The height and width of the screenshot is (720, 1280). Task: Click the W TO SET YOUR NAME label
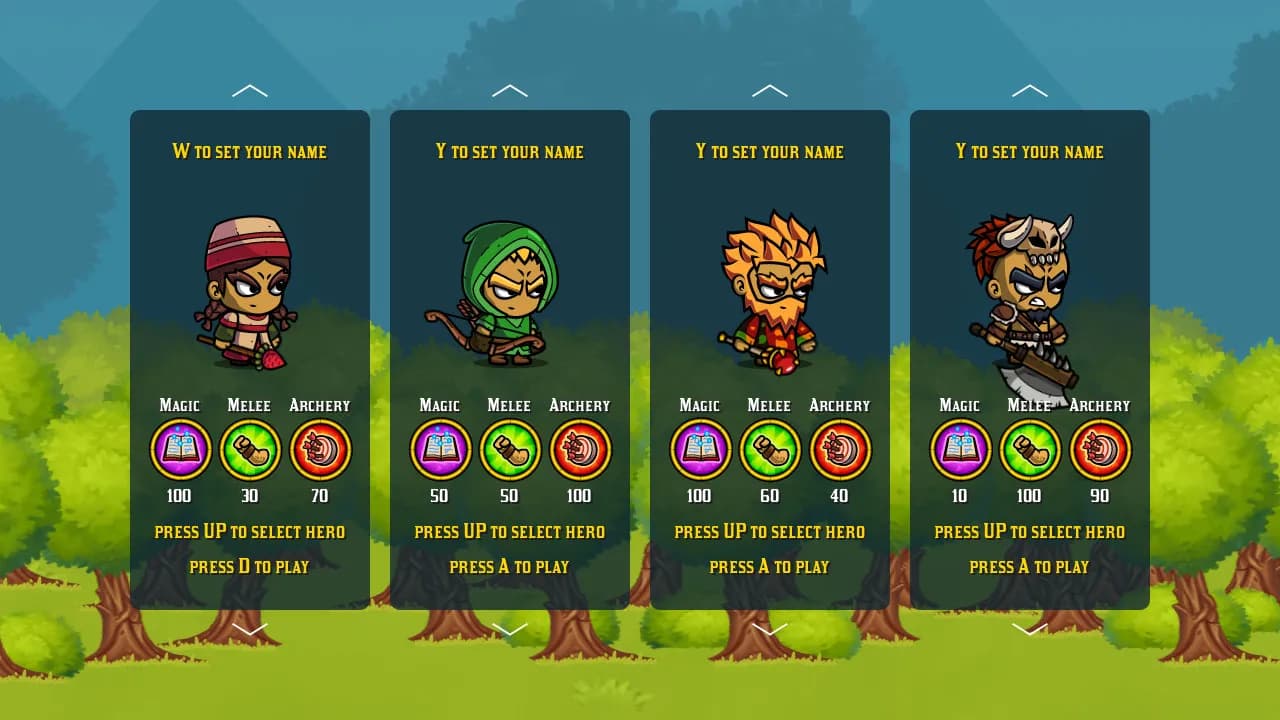click(x=249, y=152)
